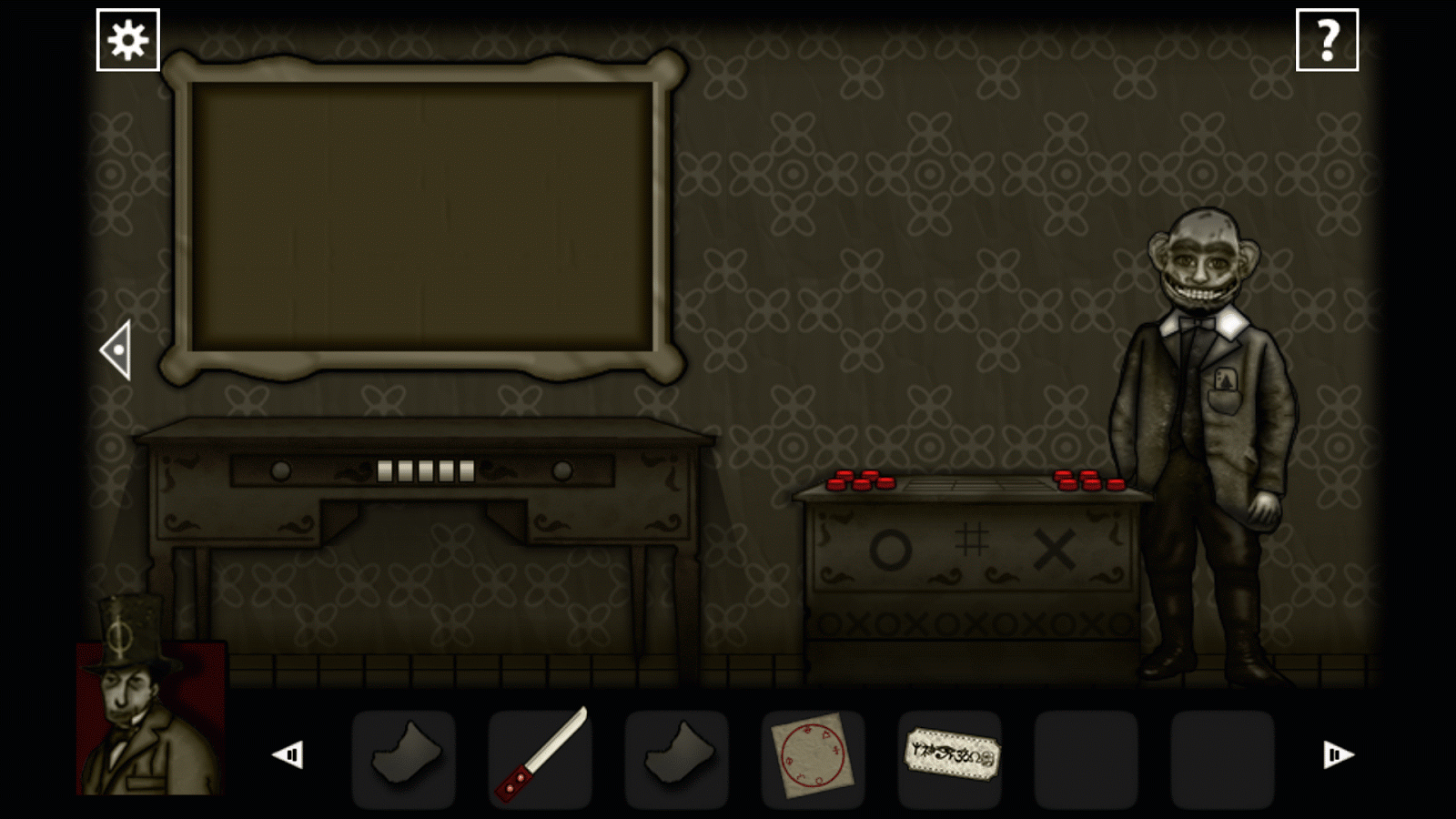
Task: Select the paper with red clock drawing
Action: tap(813, 757)
